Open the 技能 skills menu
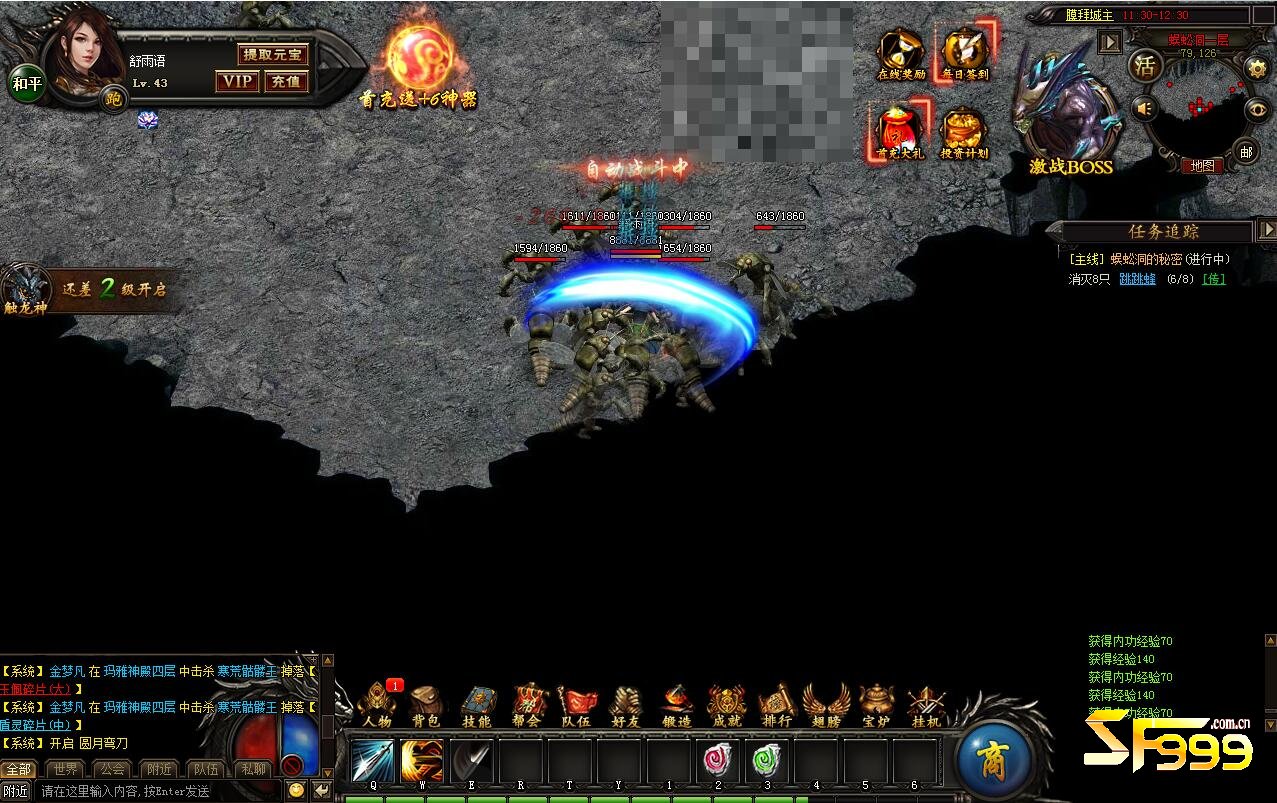This screenshot has width=1277, height=803. point(476,704)
